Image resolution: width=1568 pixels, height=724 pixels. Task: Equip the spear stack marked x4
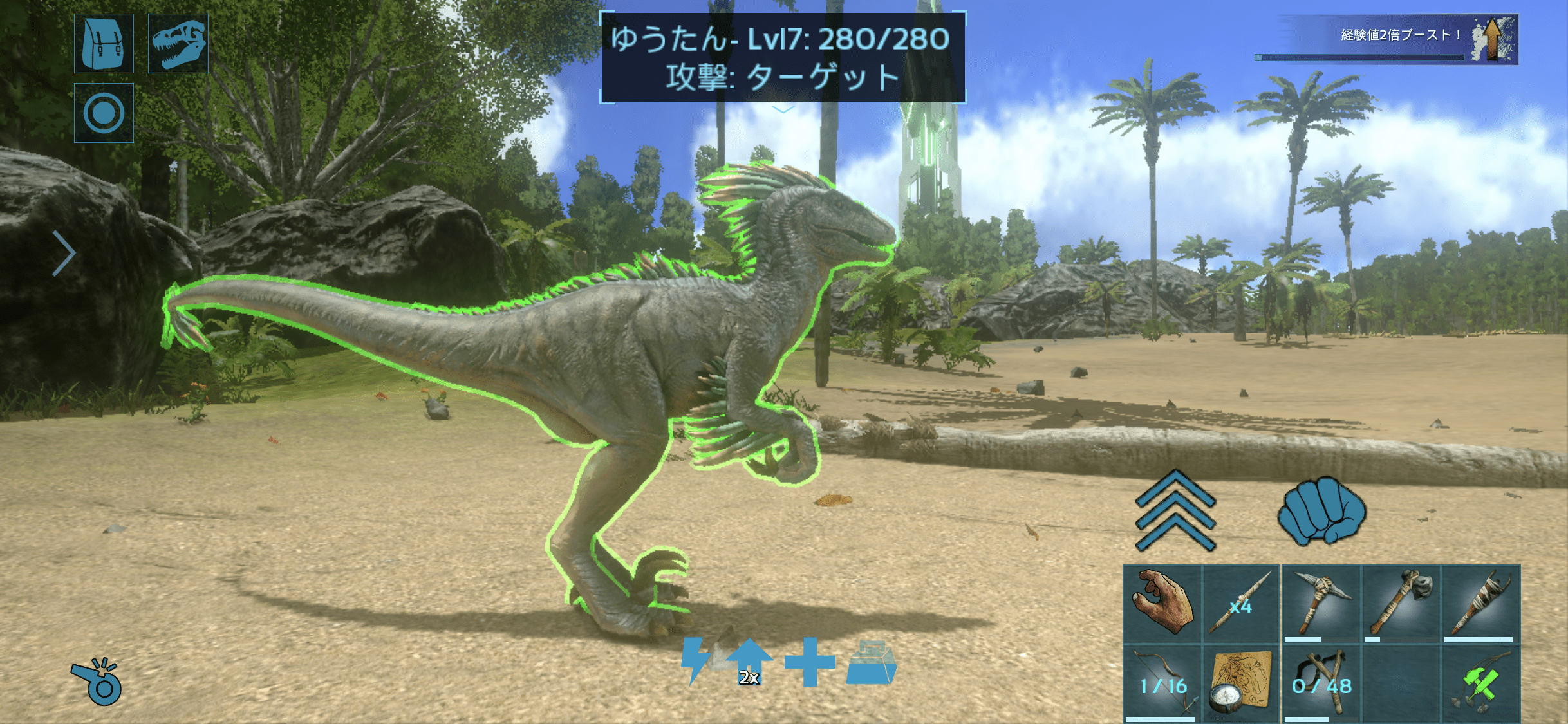pyautogui.click(x=1240, y=604)
